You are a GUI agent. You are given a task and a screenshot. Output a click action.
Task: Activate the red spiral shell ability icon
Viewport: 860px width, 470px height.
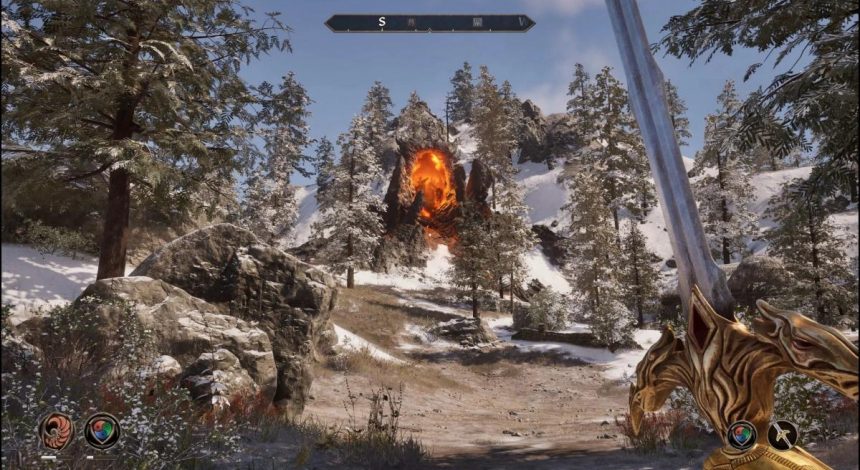[56, 431]
